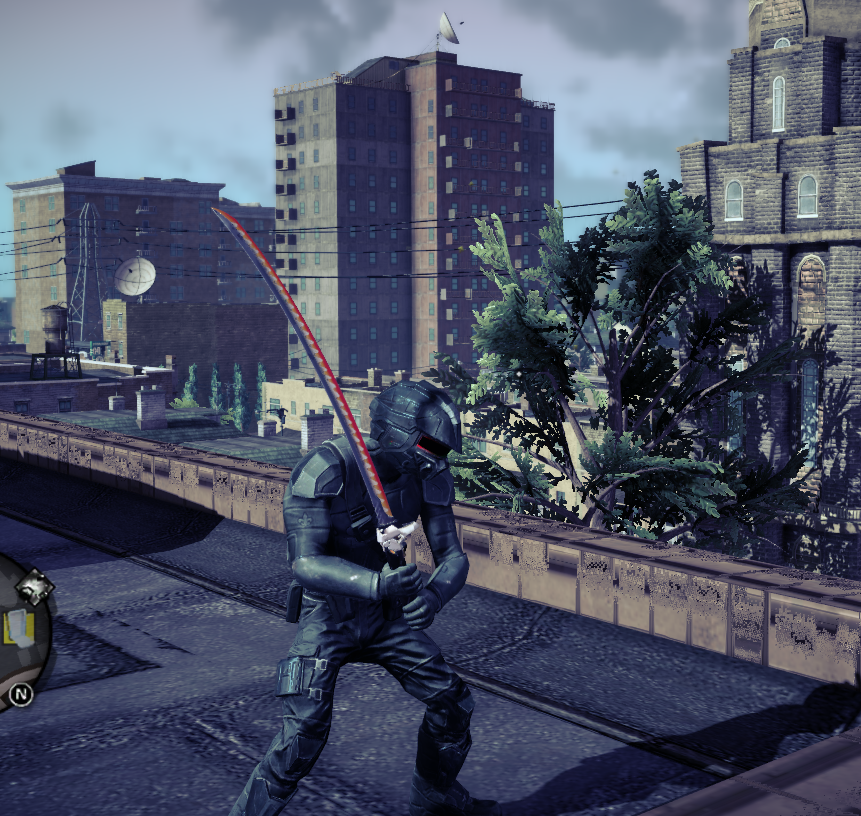
Task: Select the diamond-shaped marker on the minimap edge
Action: [34, 586]
